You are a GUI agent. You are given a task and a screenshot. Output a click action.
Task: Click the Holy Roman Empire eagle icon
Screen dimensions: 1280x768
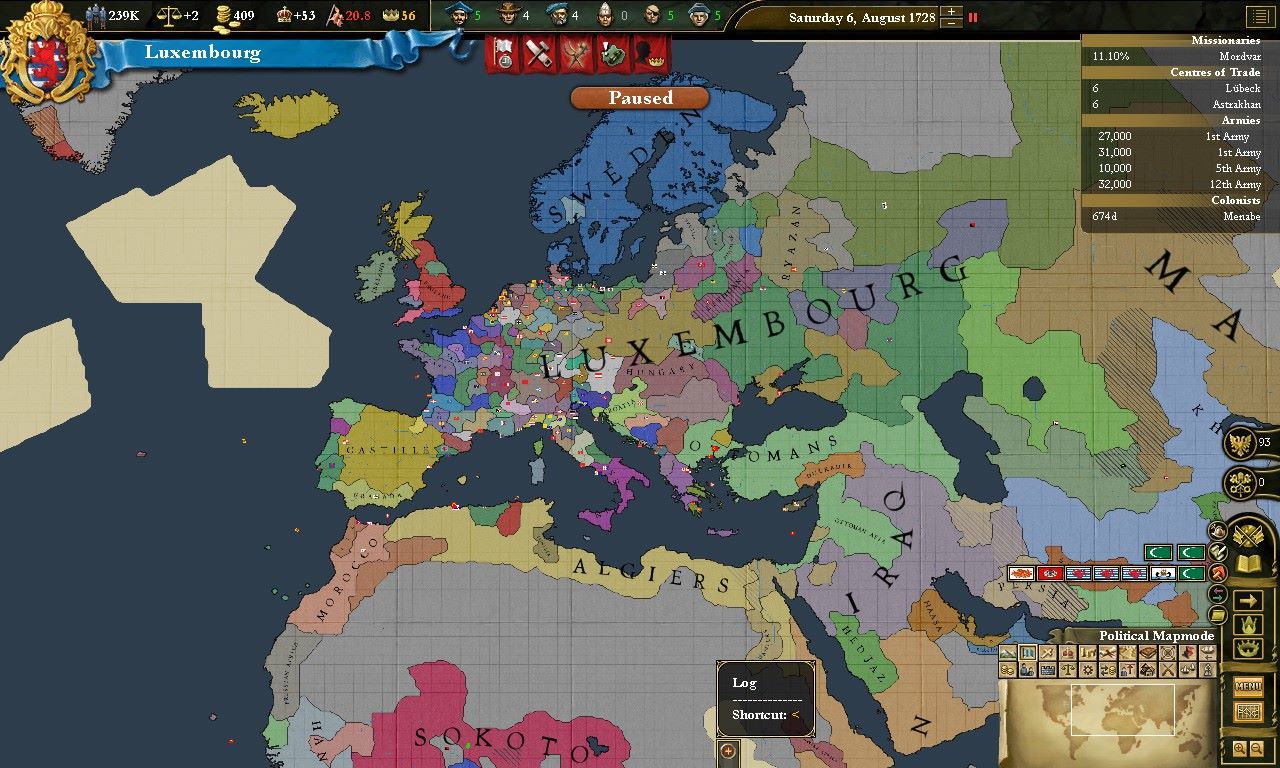(1240, 445)
